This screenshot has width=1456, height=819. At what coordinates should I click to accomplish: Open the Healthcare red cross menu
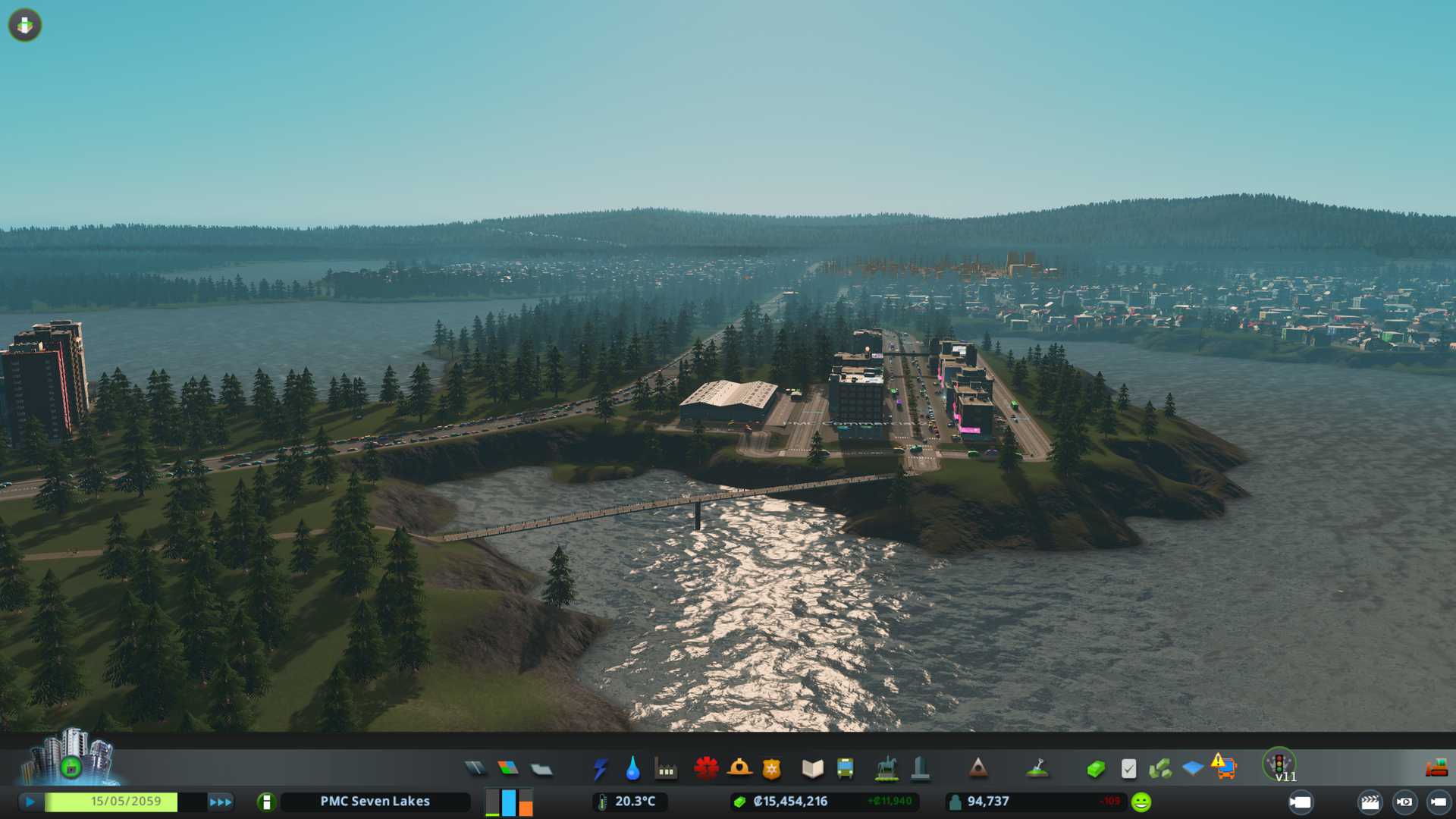point(706,769)
